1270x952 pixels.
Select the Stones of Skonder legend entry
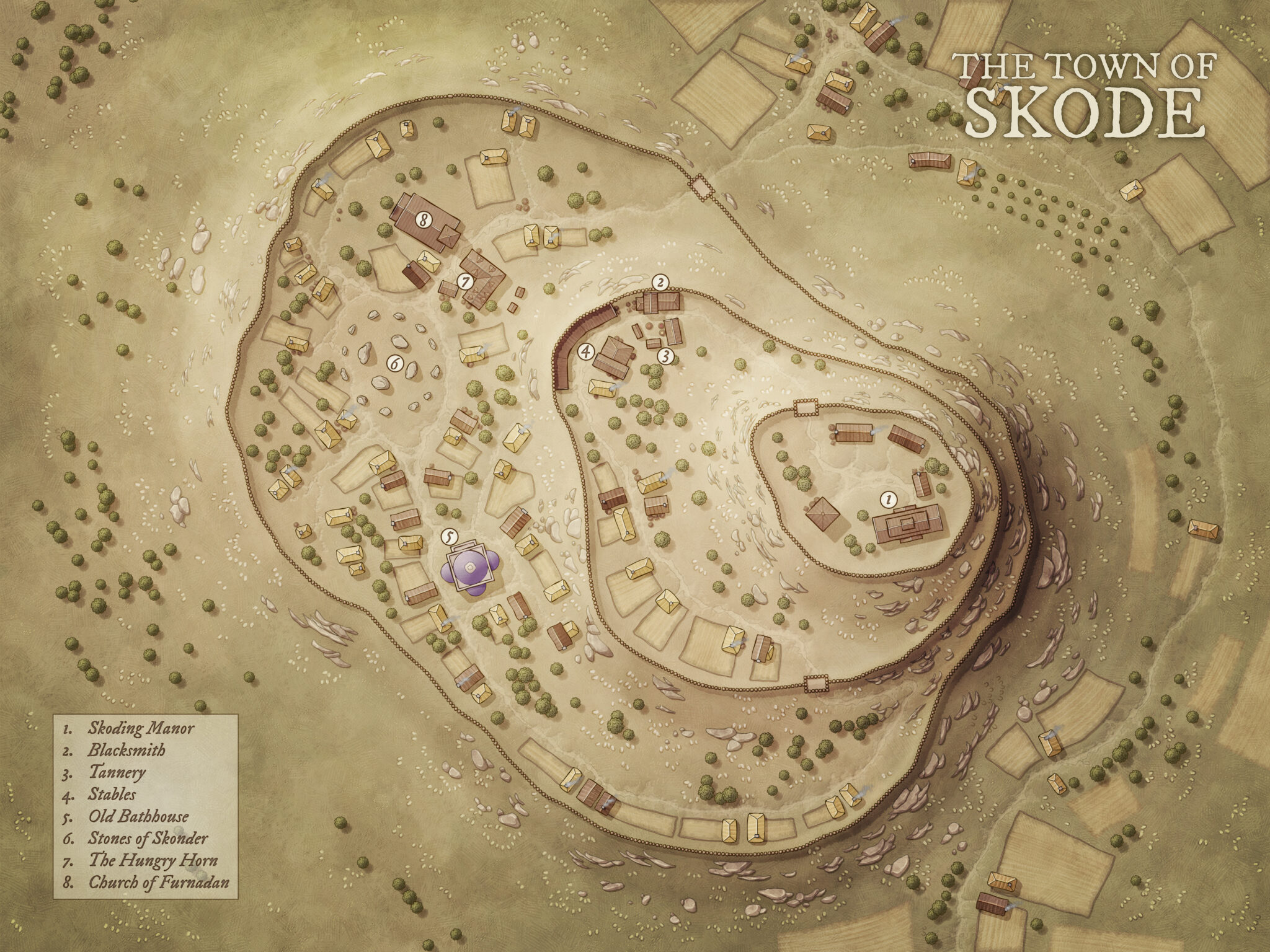(x=148, y=839)
